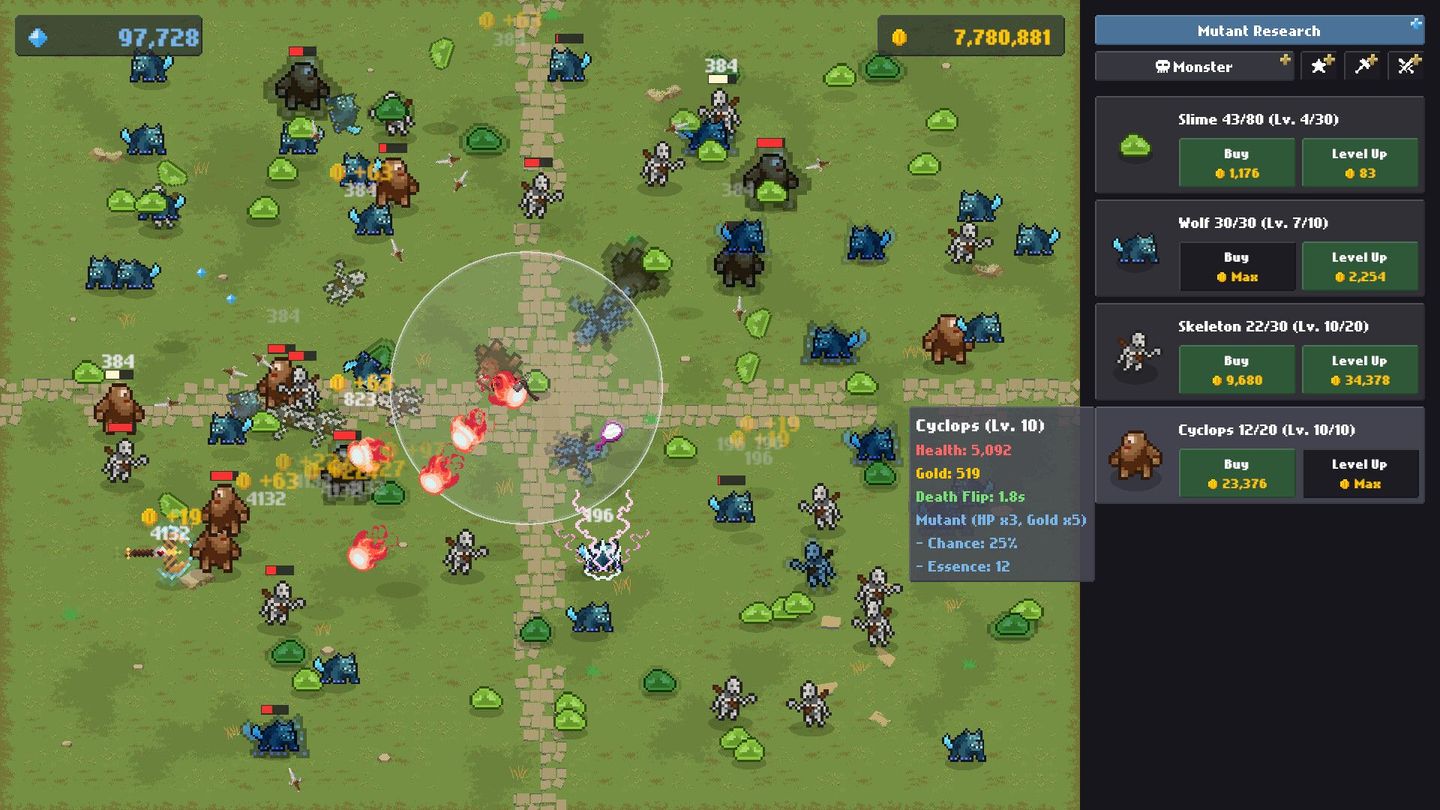Click the Wolf icon in the sidebar
Screen dimensions: 1440x810
click(1136, 248)
